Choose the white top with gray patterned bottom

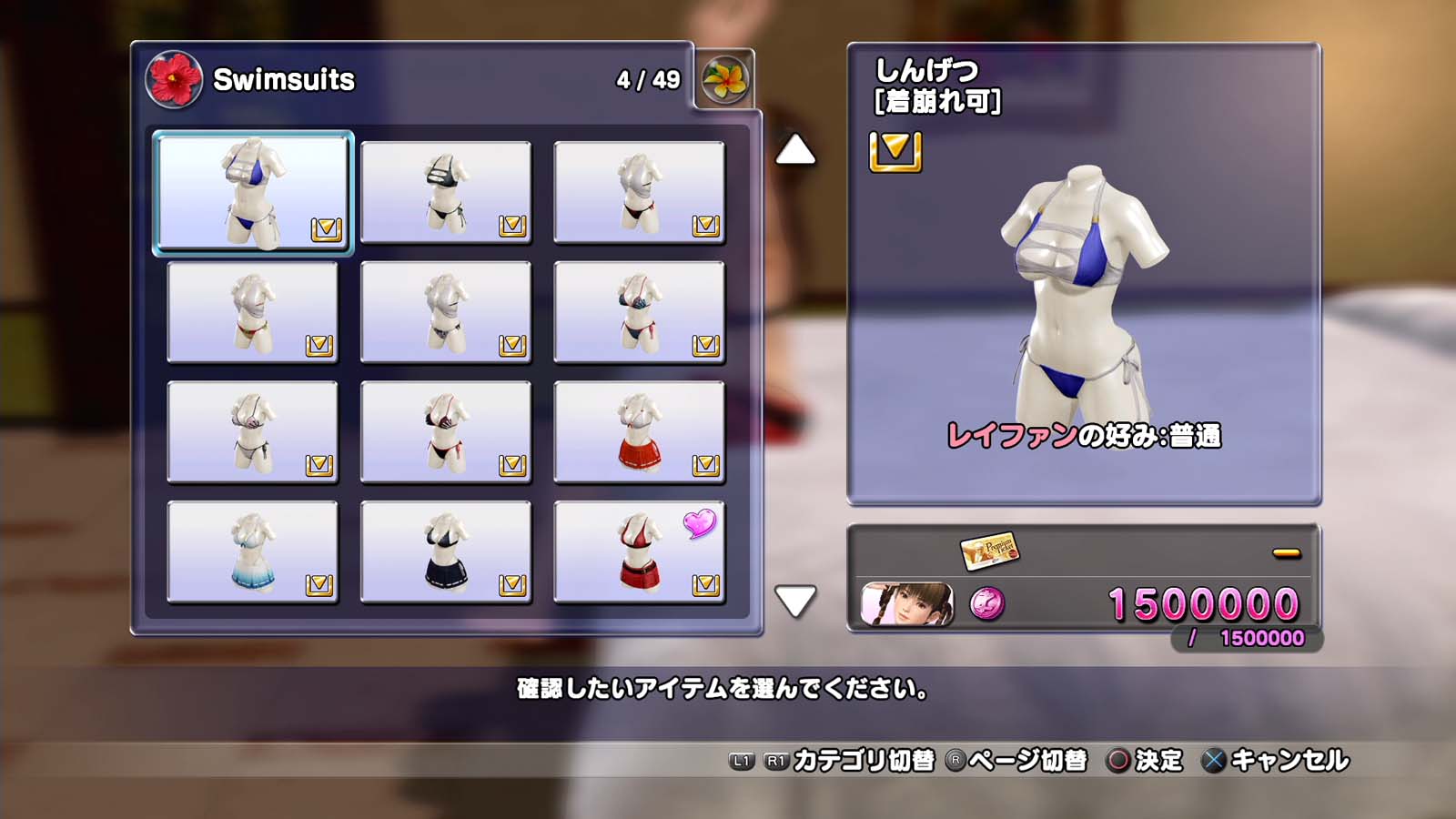coord(446,312)
